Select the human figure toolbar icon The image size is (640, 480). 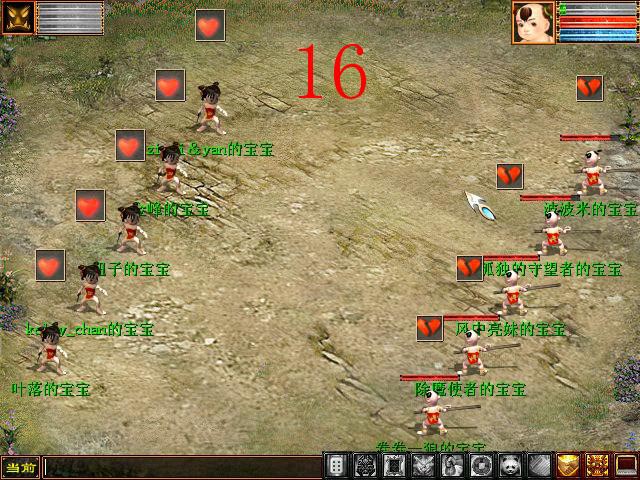coord(453,466)
